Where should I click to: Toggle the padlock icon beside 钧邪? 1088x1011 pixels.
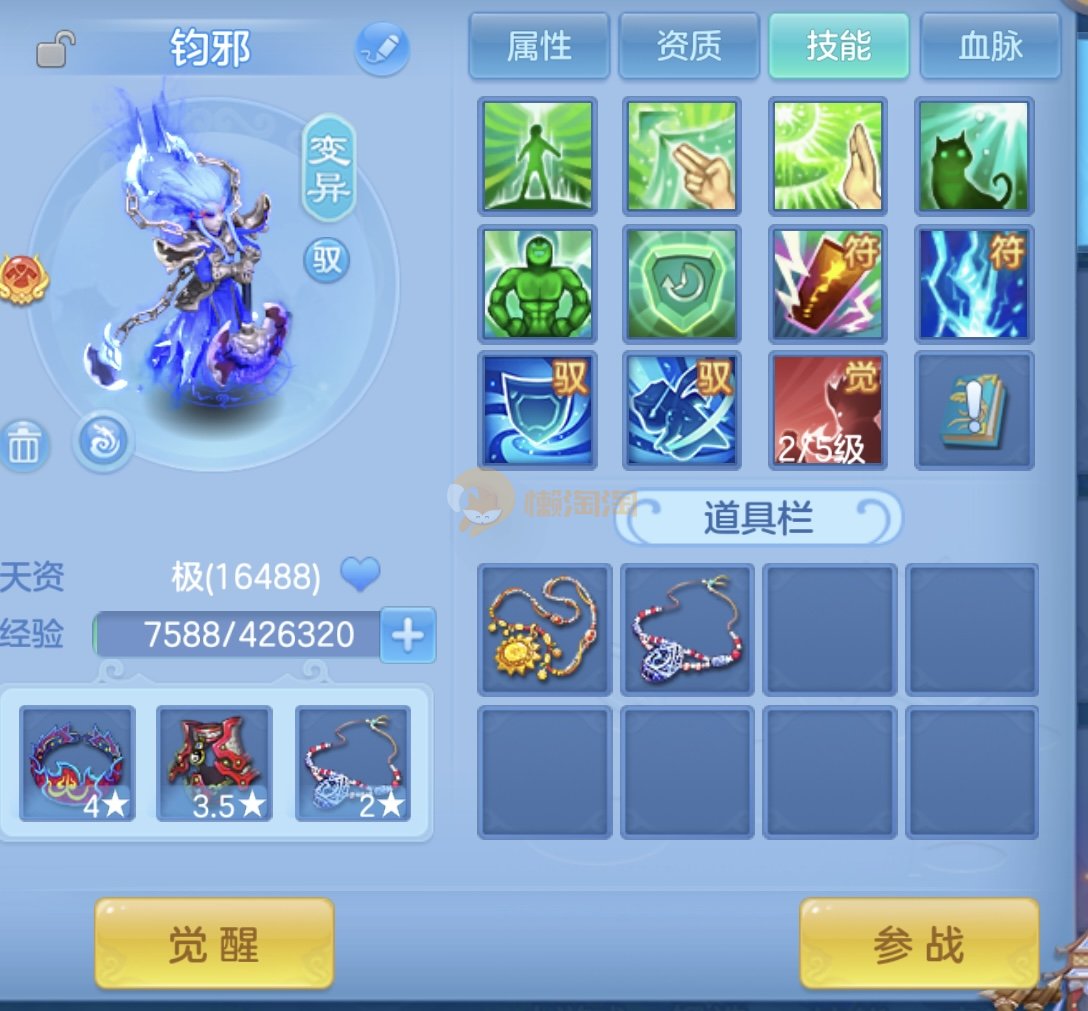pos(56,49)
